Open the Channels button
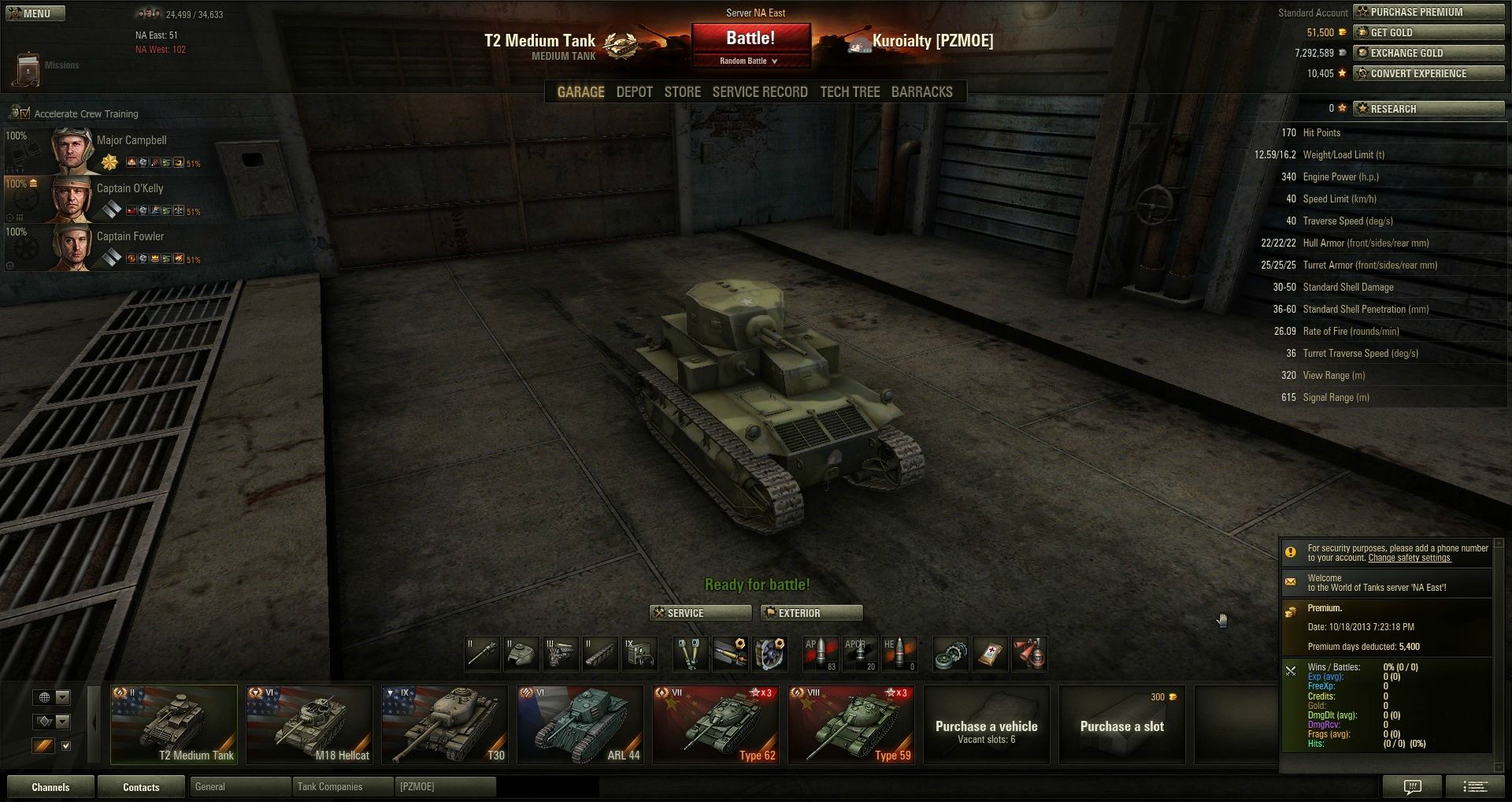This screenshot has height=802, width=1512. tap(50, 787)
